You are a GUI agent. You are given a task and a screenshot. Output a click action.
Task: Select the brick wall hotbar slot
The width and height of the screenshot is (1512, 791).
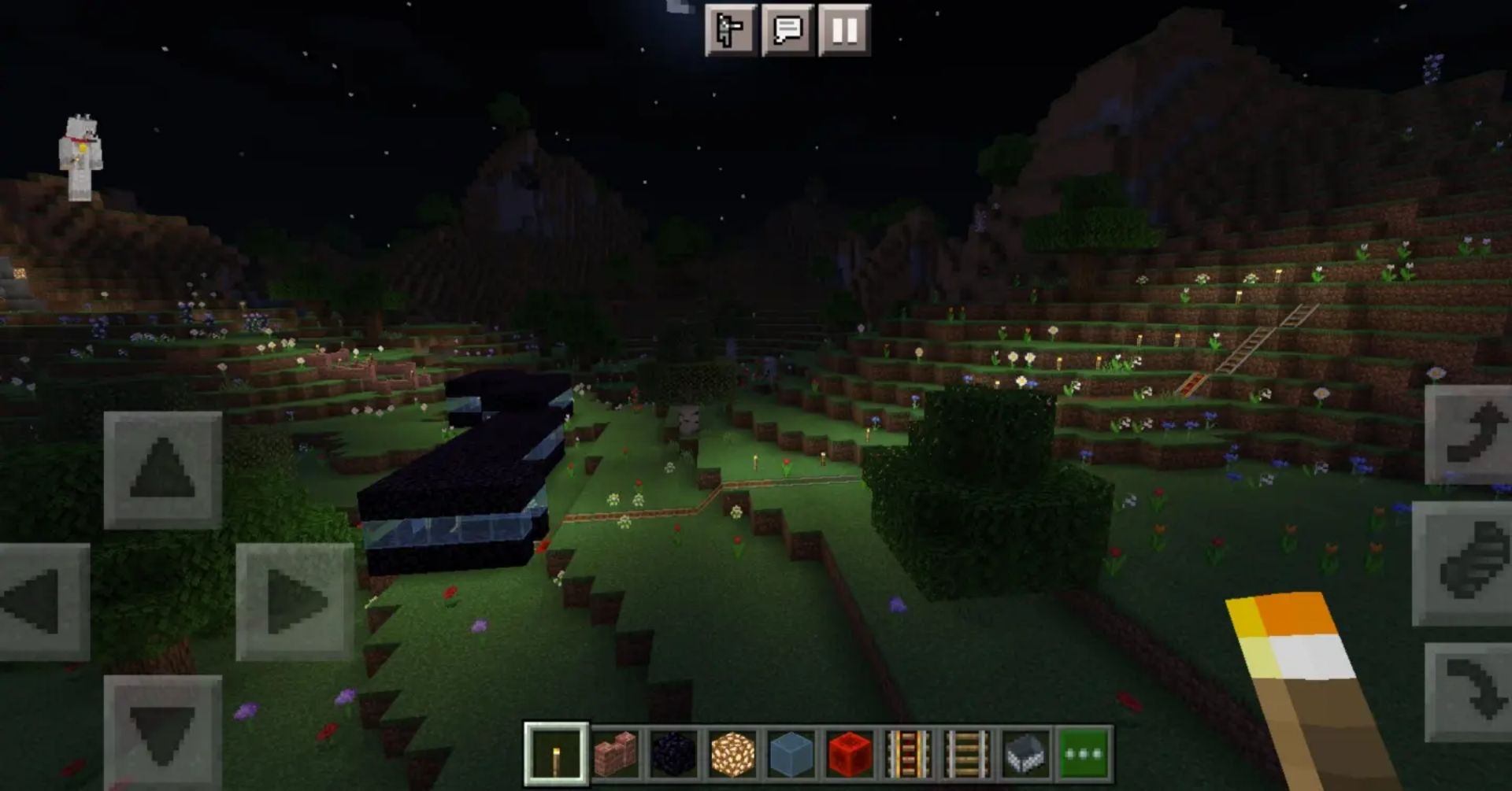(615, 754)
